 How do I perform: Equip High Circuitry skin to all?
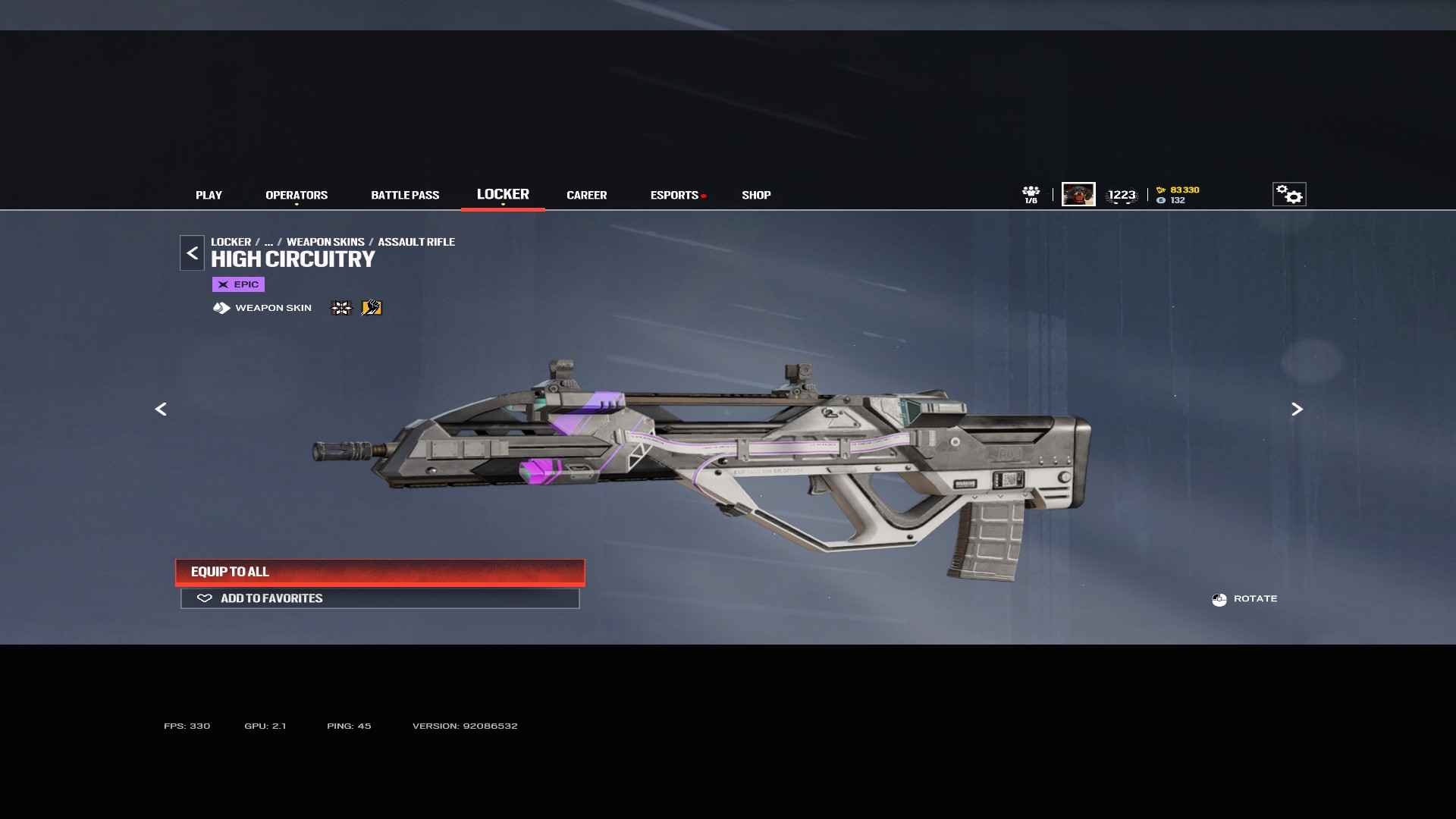pyautogui.click(x=380, y=572)
